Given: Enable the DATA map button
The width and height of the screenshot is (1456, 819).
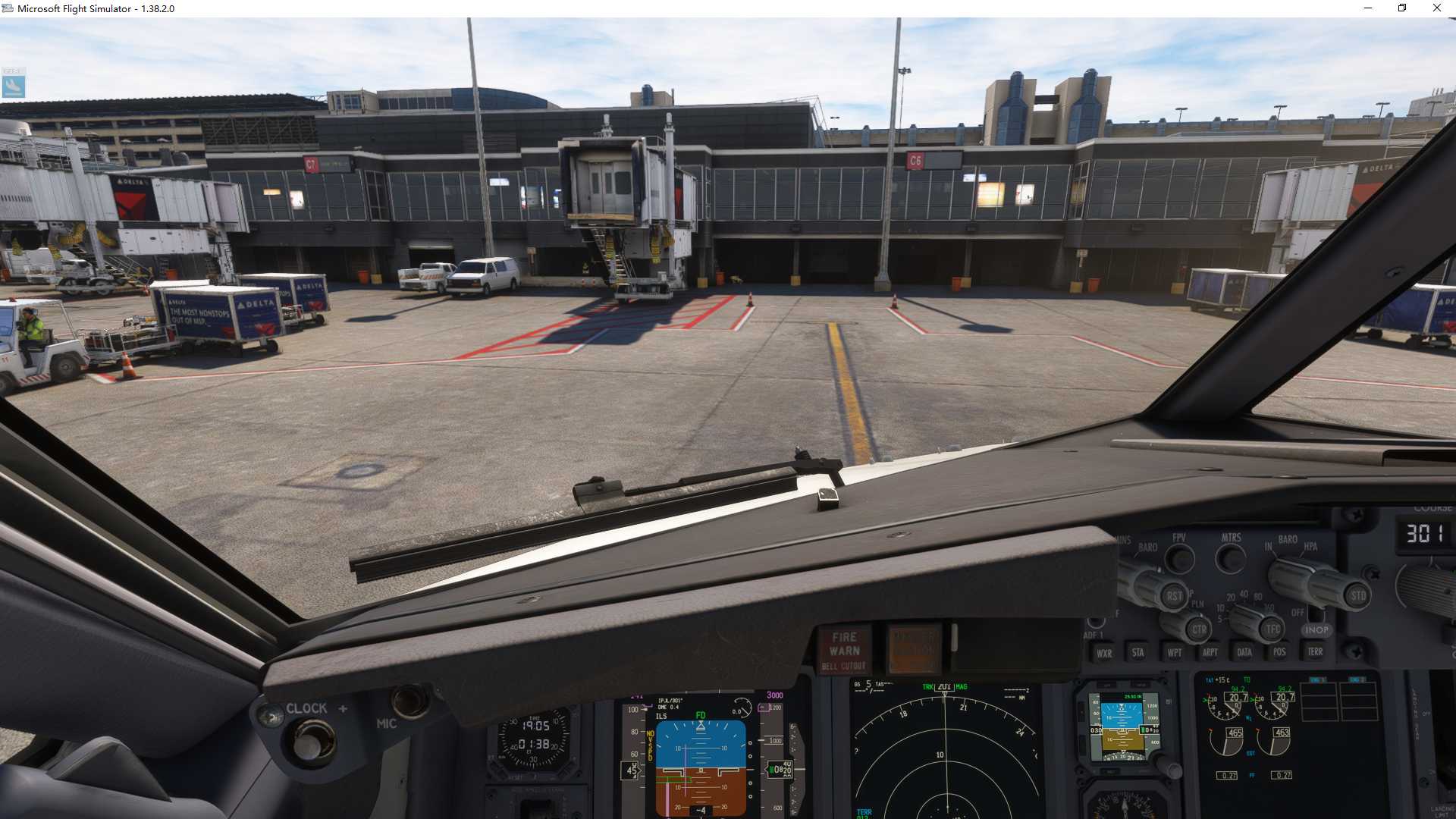Looking at the screenshot, I should [1244, 652].
